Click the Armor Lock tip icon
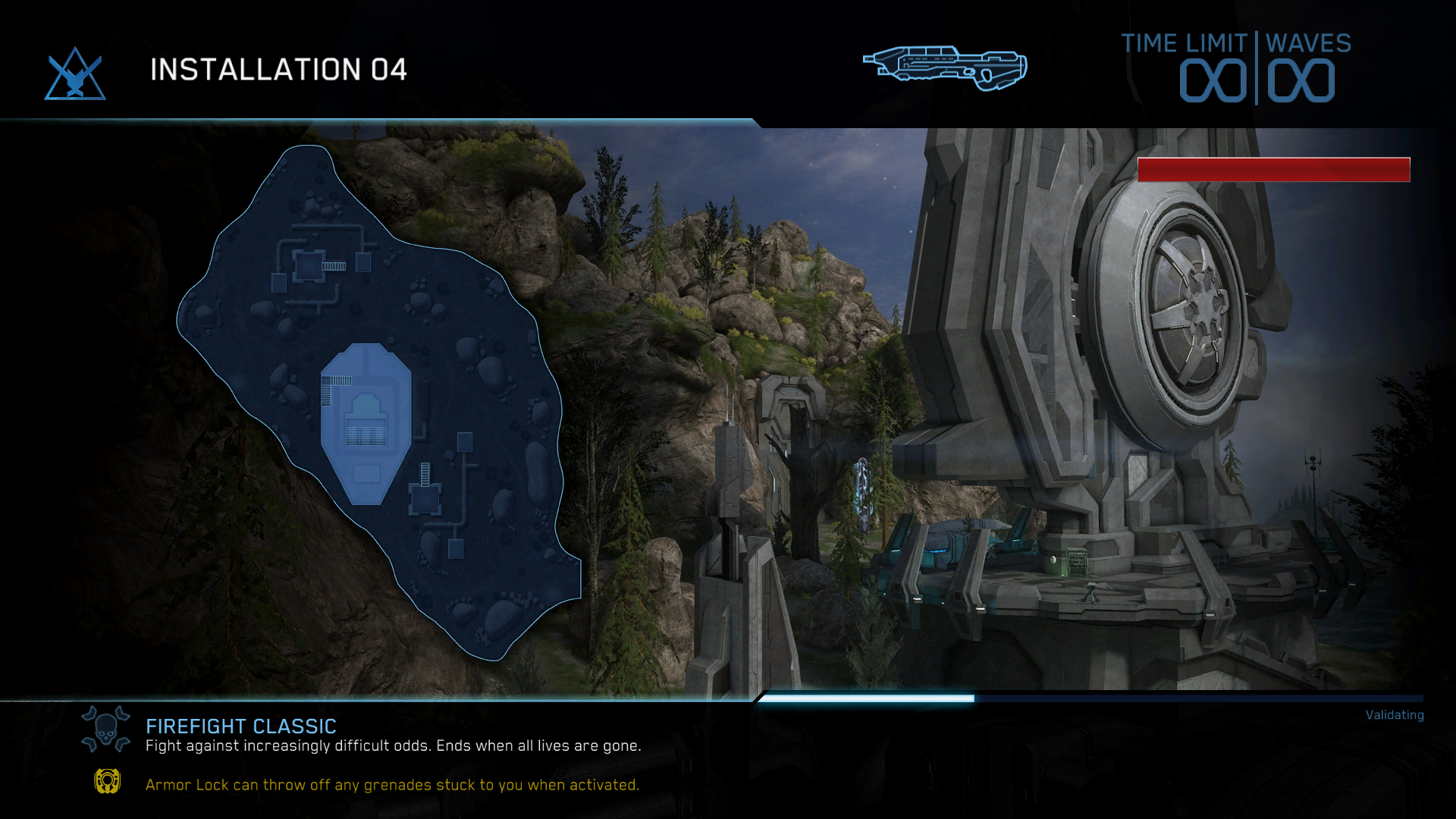Screen dimensions: 1456x819 pos(107,781)
